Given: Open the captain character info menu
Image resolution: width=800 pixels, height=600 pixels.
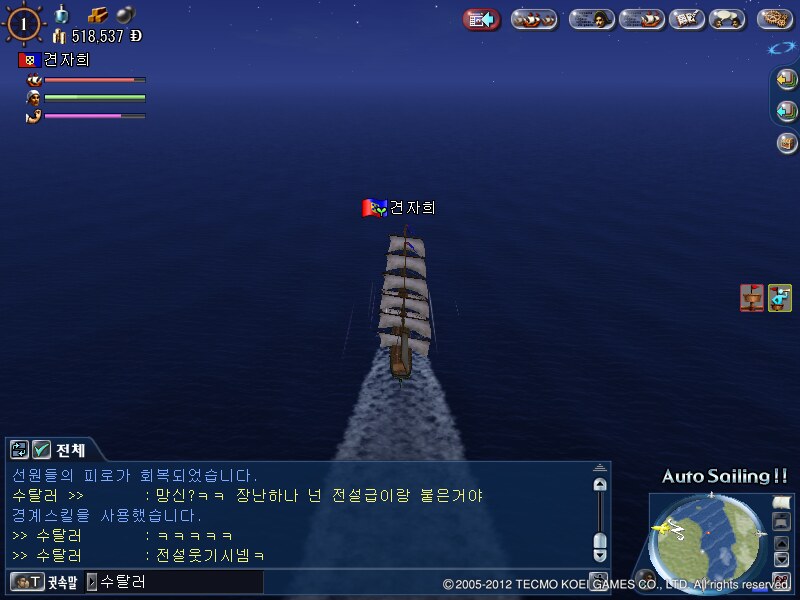Looking at the screenshot, I should point(591,19).
